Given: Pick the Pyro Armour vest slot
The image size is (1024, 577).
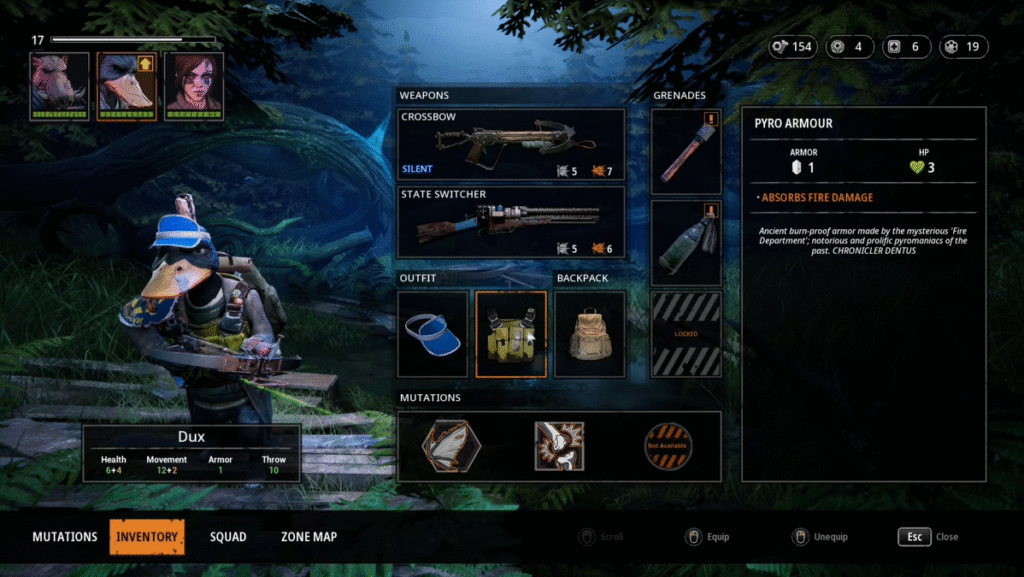Looking at the screenshot, I should pyautogui.click(x=511, y=334).
